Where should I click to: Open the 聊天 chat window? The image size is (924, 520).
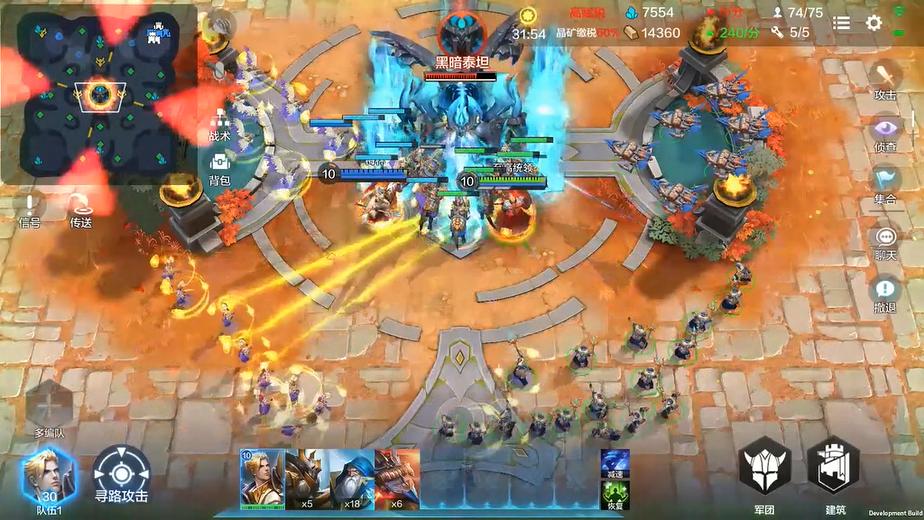tap(885, 240)
